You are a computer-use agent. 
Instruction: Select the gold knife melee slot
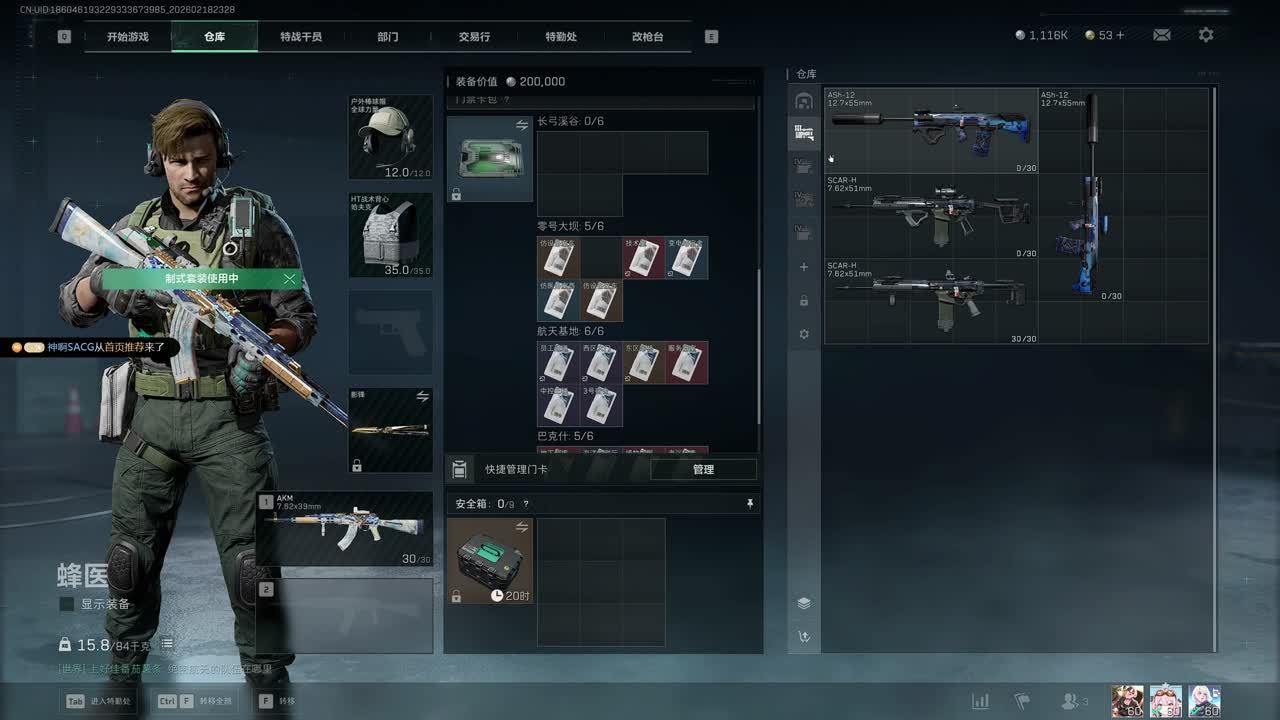(x=390, y=430)
